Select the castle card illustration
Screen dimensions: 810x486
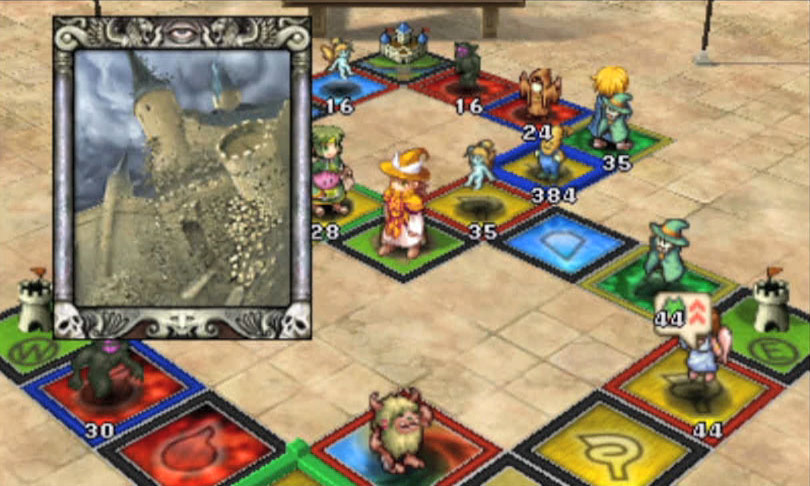182,177
